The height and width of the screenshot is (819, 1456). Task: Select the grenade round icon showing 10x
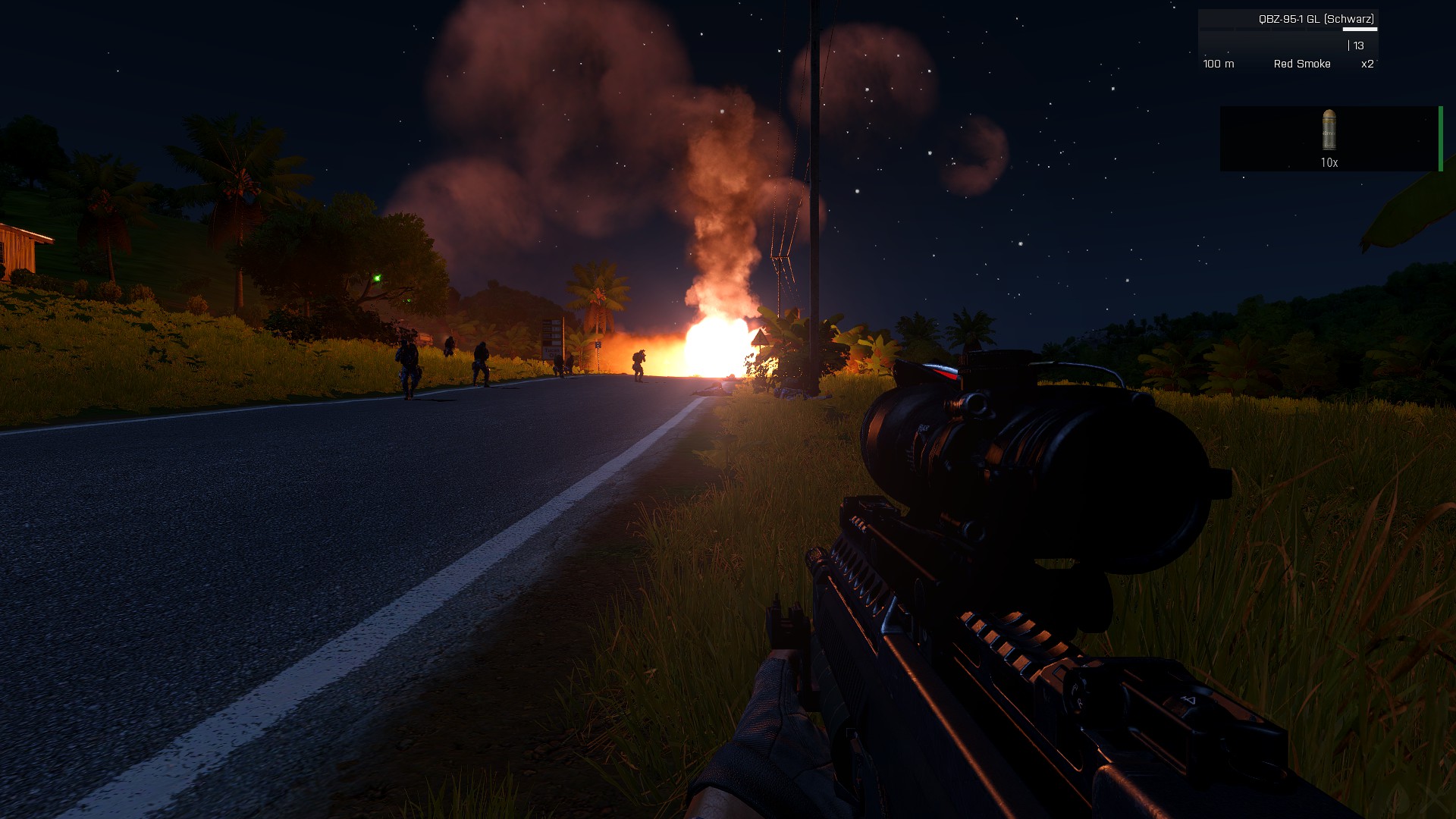1329,130
